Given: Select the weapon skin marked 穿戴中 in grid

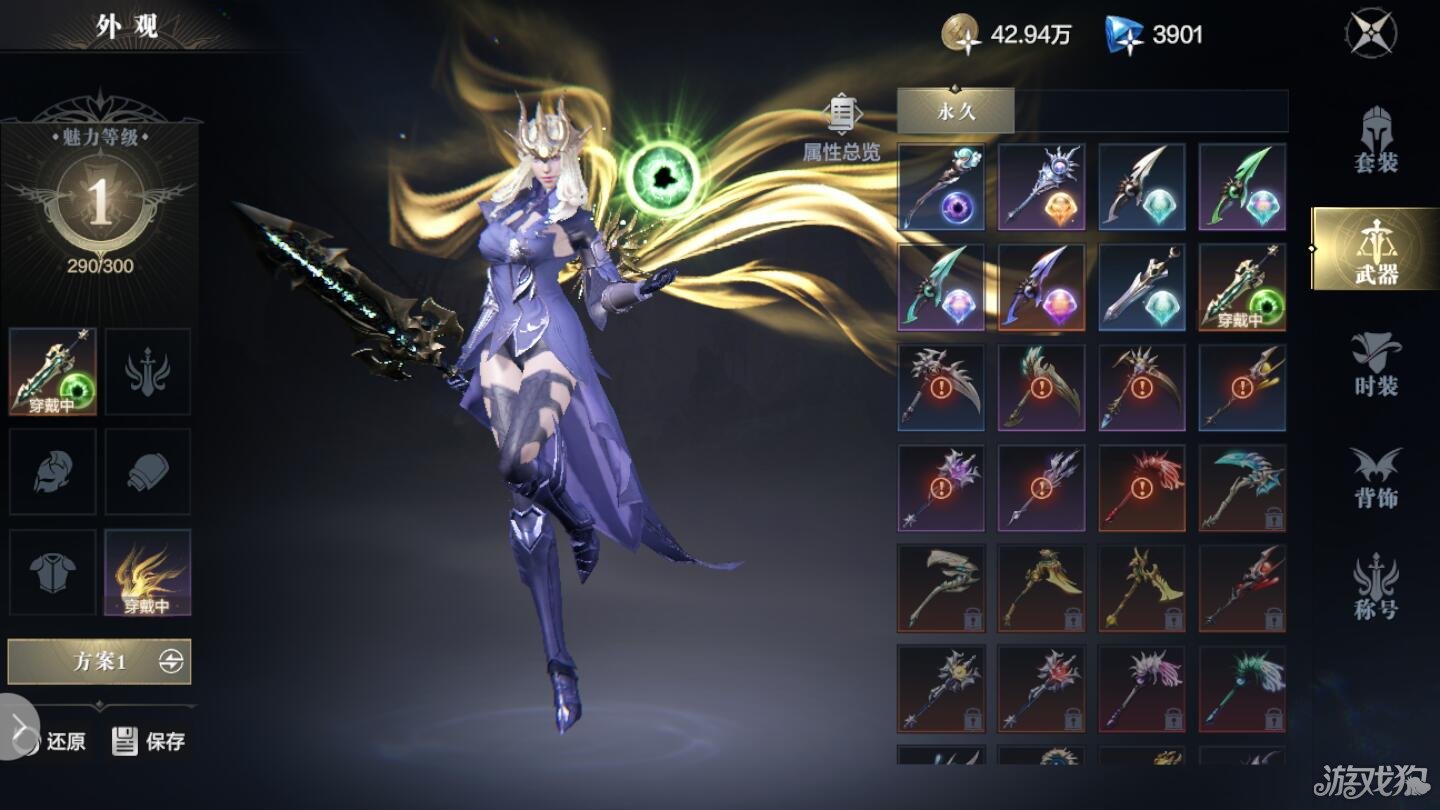Looking at the screenshot, I should [1242, 287].
